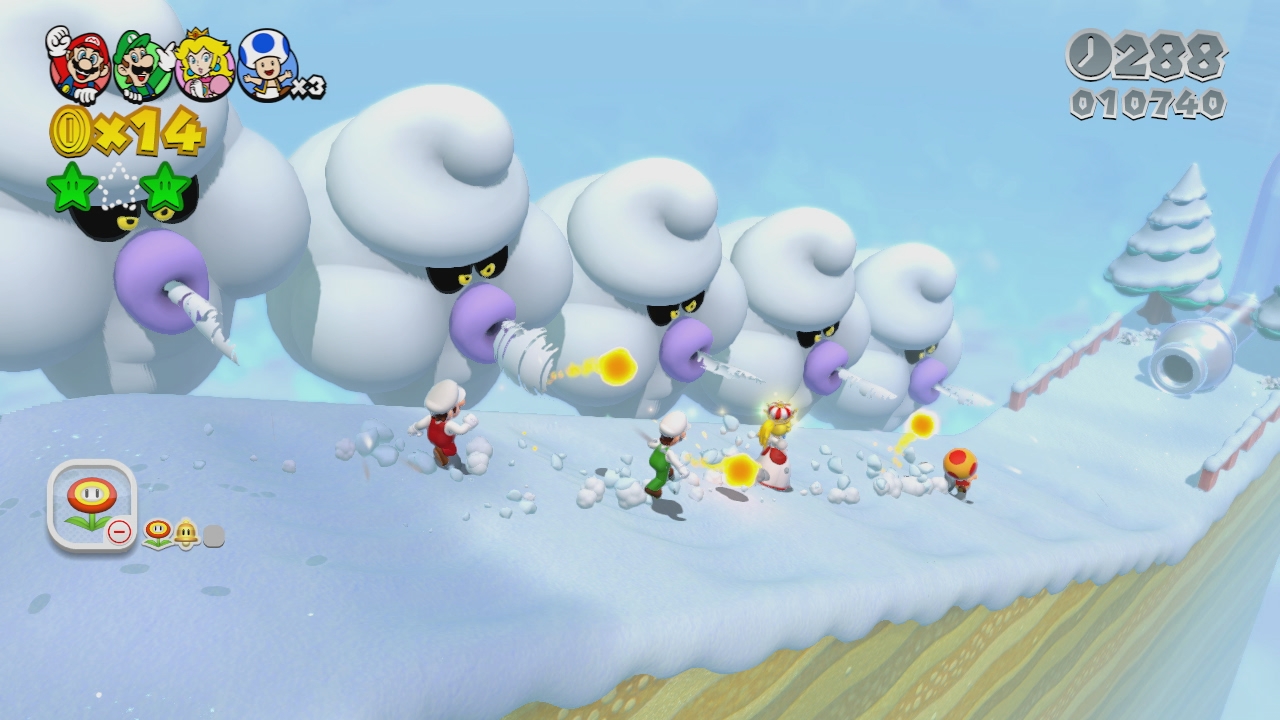Select the small Fire Flower stock icon
The image size is (1280, 720).
[157, 533]
